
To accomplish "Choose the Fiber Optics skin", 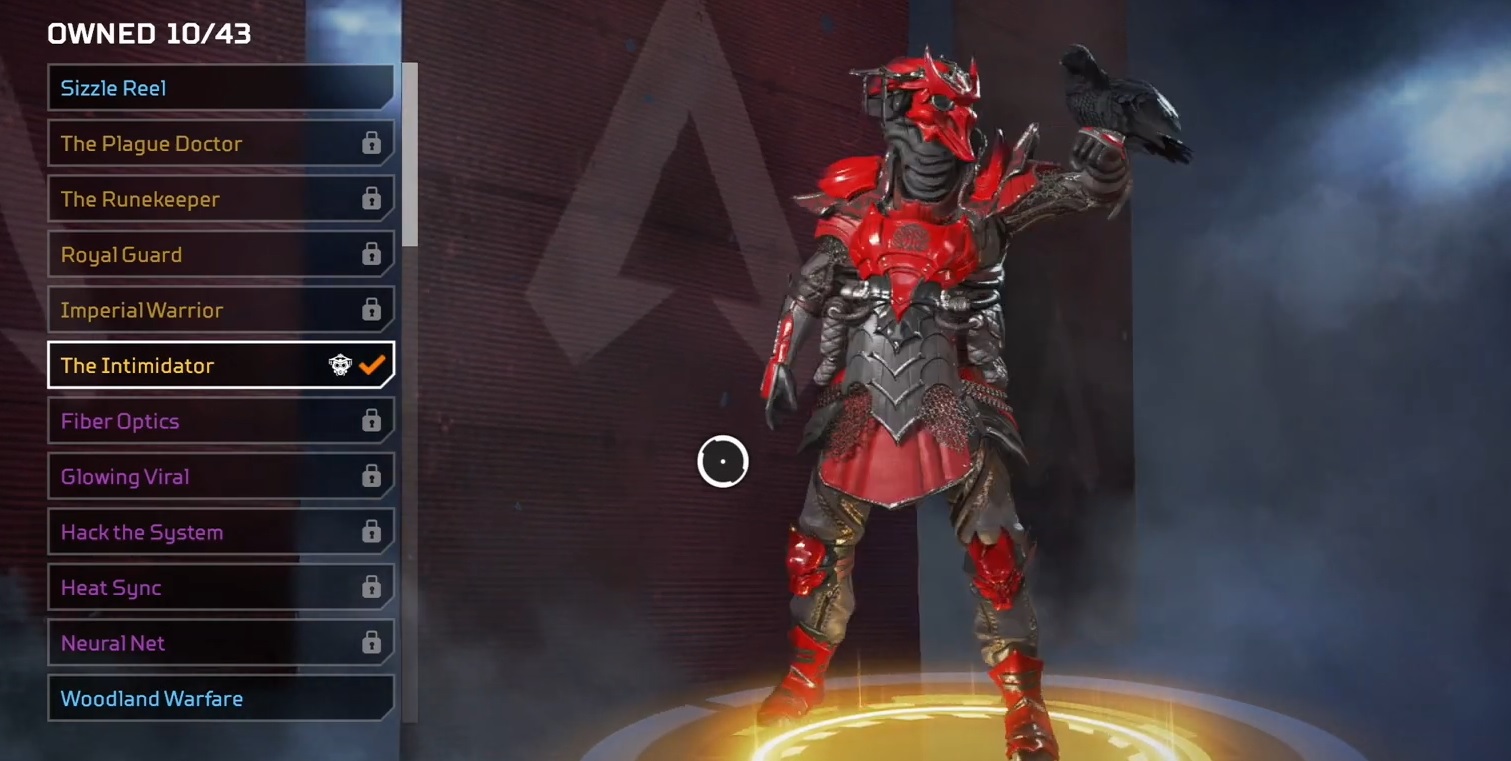I will coord(220,421).
